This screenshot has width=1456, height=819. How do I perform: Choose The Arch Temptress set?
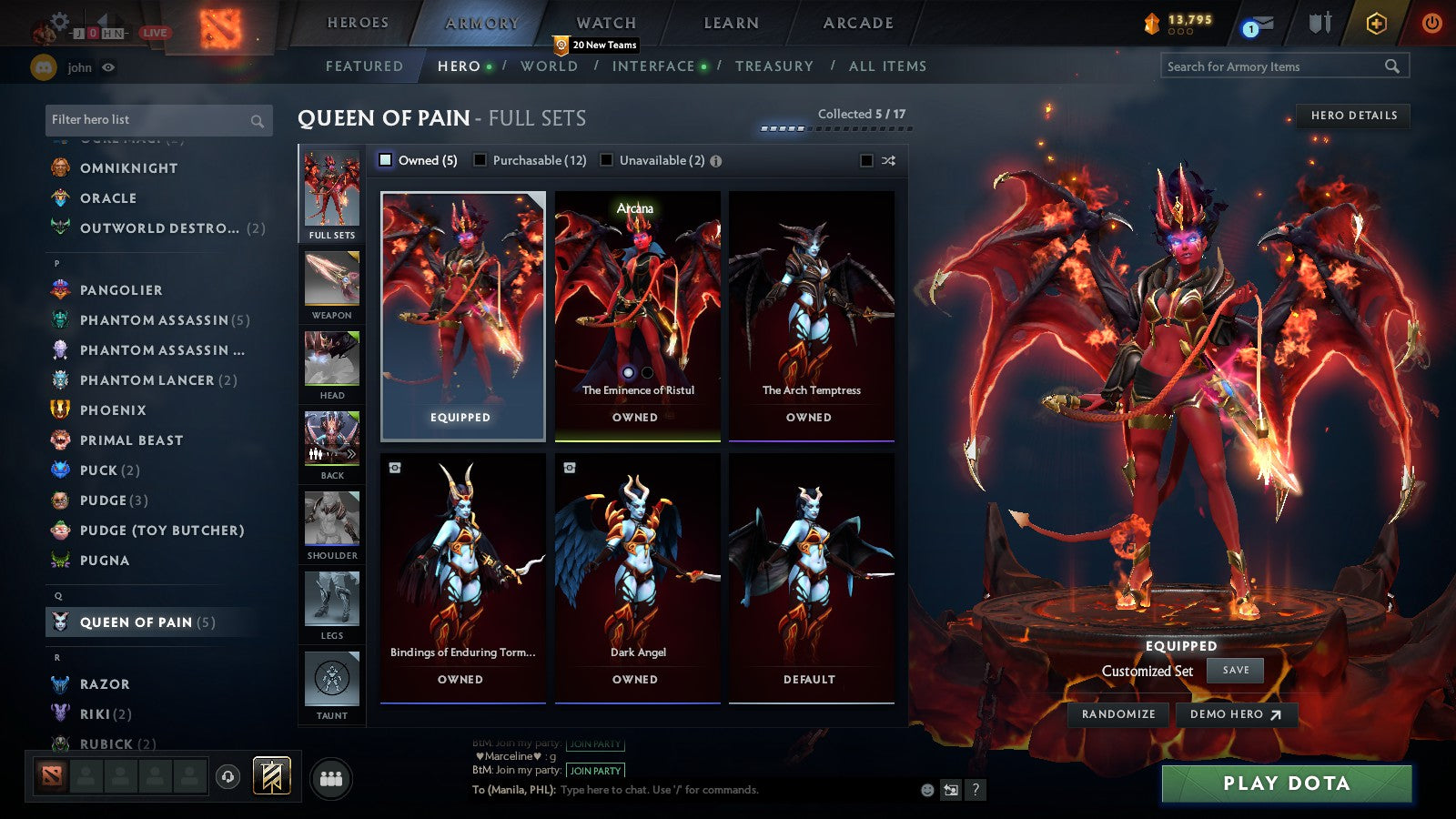tap(811, 315)
